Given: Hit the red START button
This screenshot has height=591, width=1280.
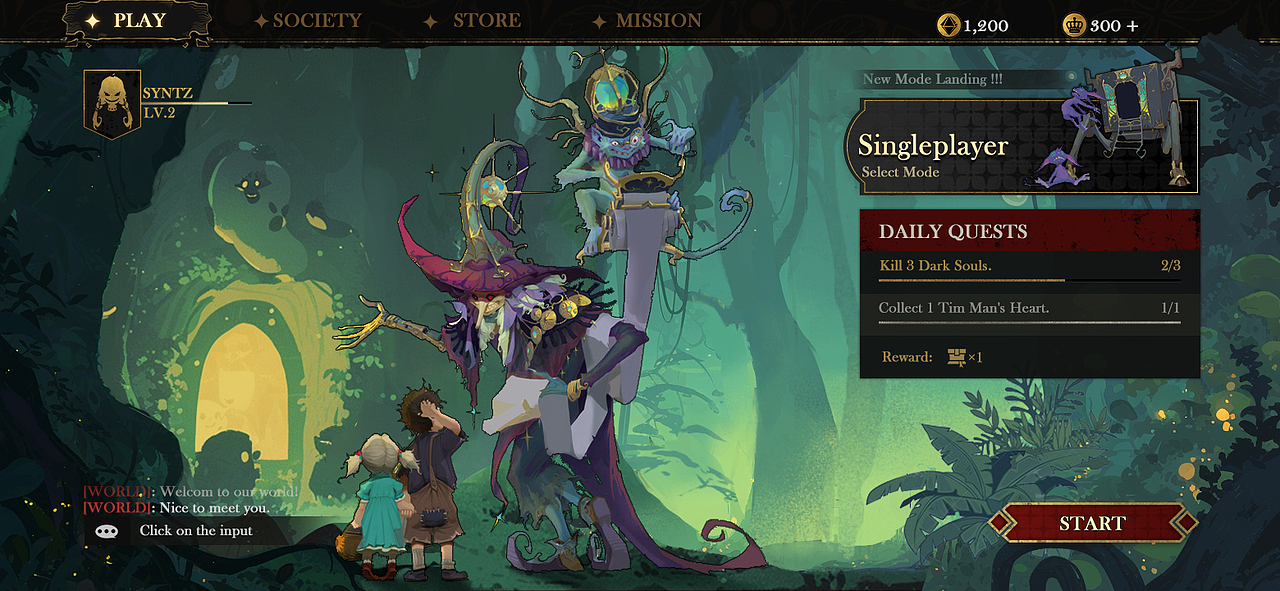Looking at the screenshot, I should pos(1092,523).
